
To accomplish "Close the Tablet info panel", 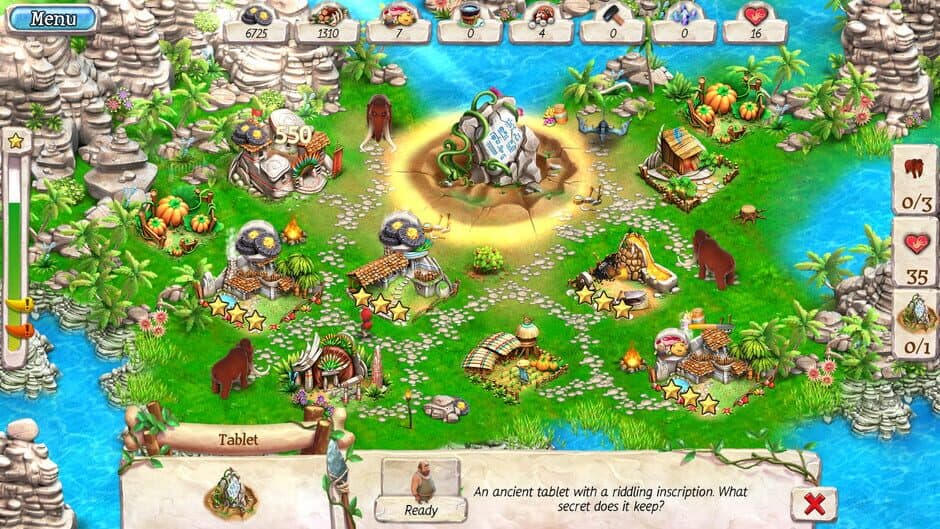I will point(813,503).
